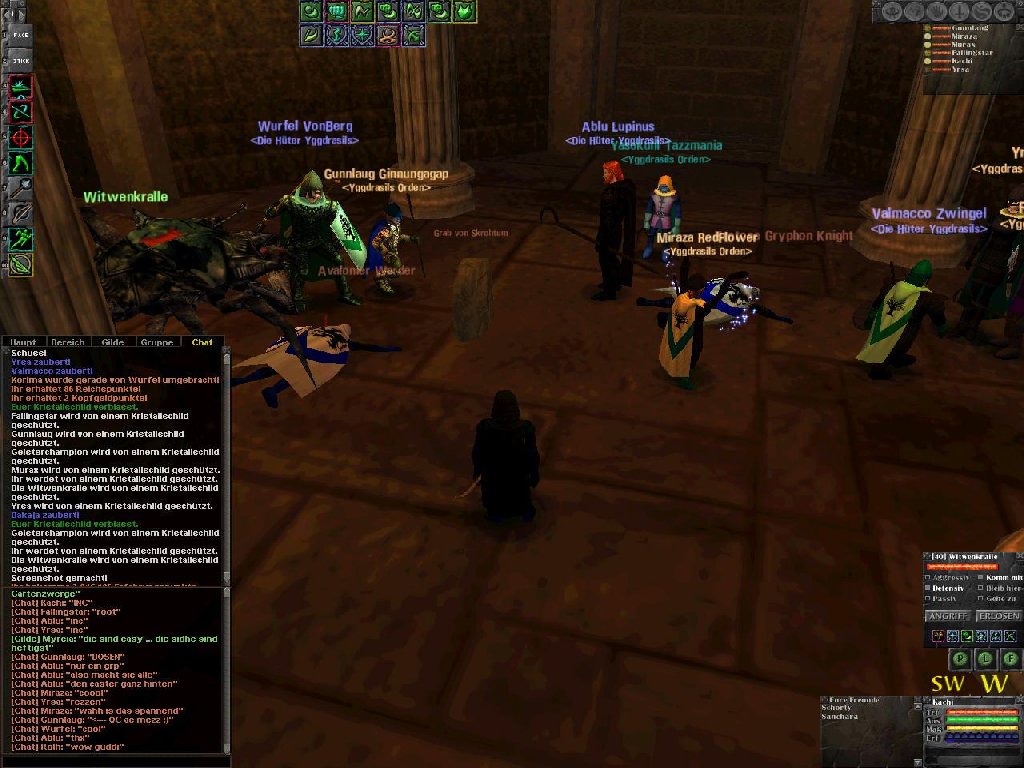Click the round green P button

pos(958,658)
